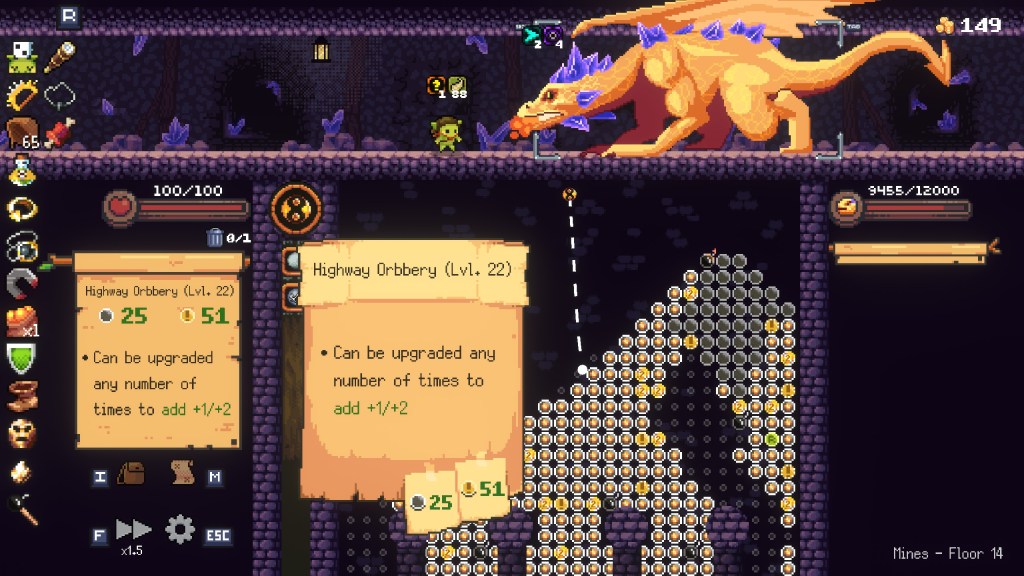
Task: Select the golden mask relic
Action: (x=21, y=434)
